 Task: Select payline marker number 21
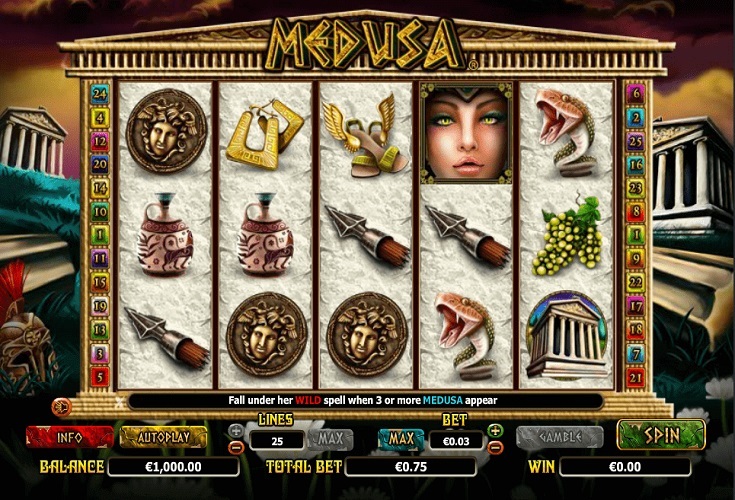635,376
